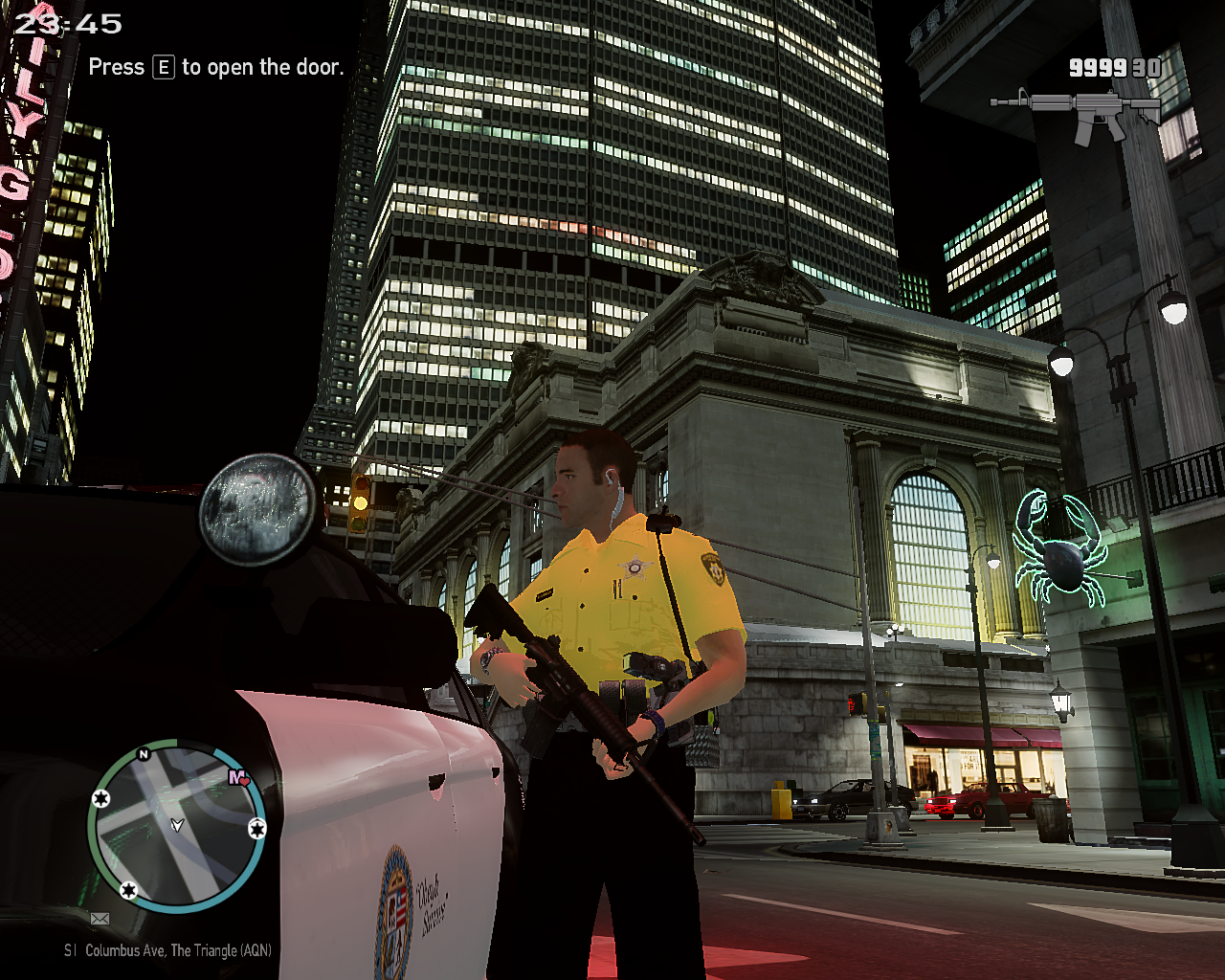Open the circular radar minimap
The image size is (1225, 980).
pyautogui.click(x=176, y=824)
